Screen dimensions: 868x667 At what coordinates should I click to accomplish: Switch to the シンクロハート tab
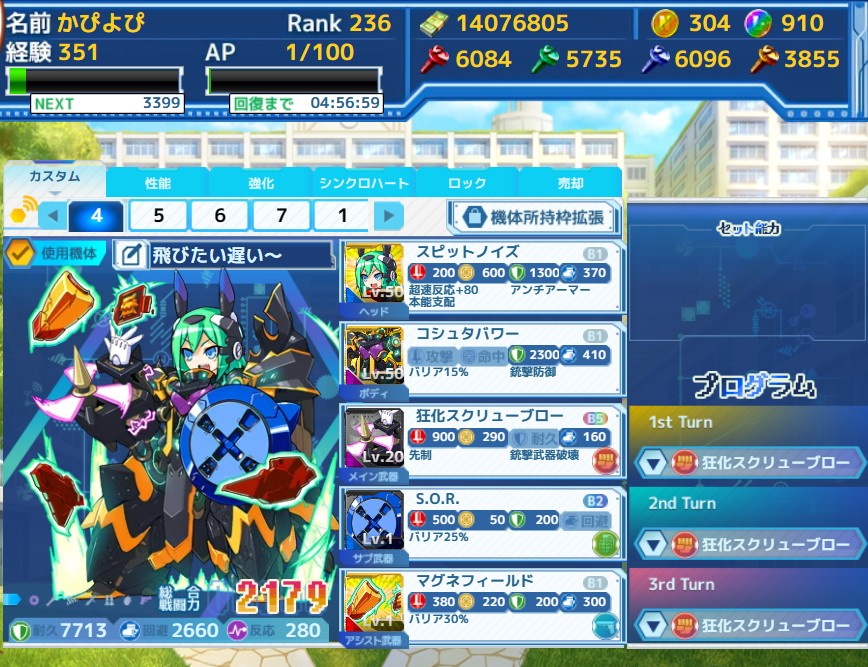[x=364, y=183]
